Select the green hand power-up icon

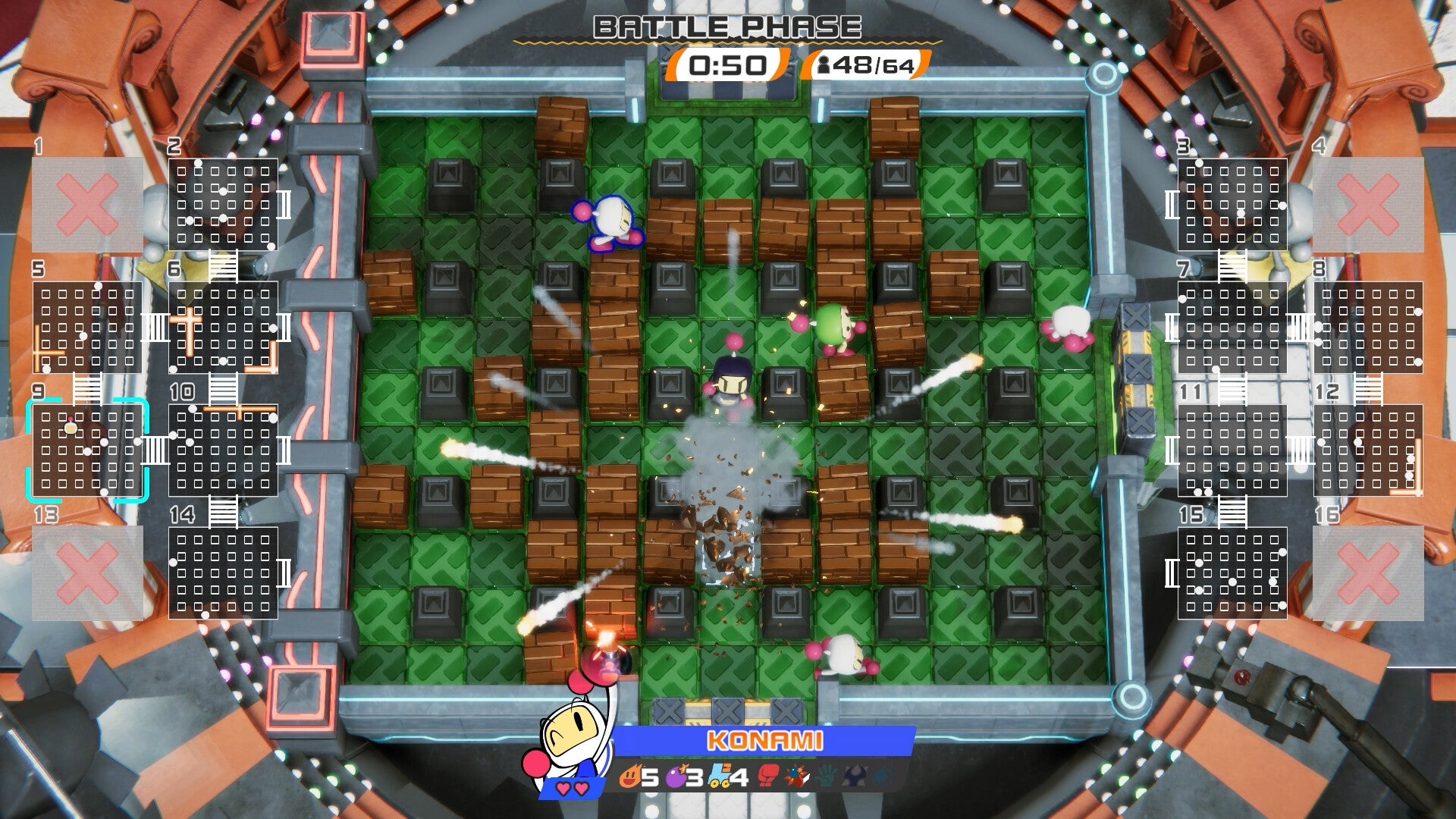[827, 775]
